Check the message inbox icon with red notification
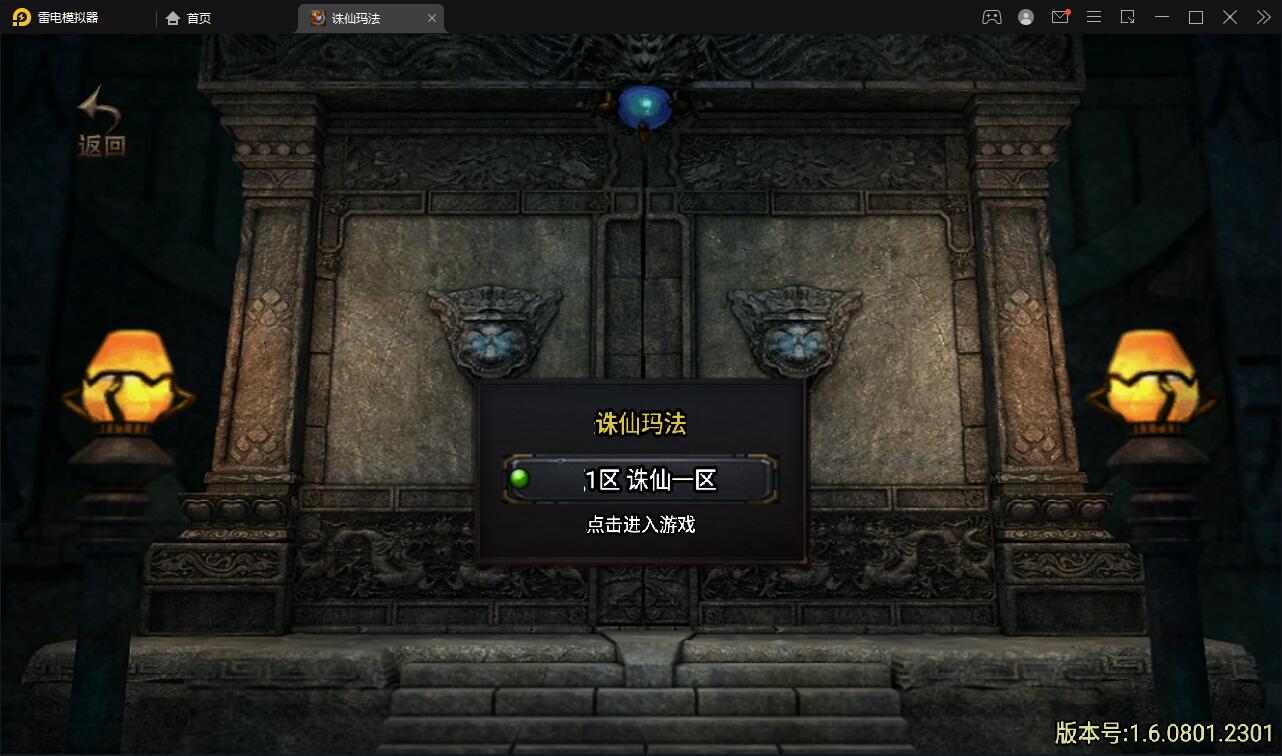 [x=1060, y=17]
